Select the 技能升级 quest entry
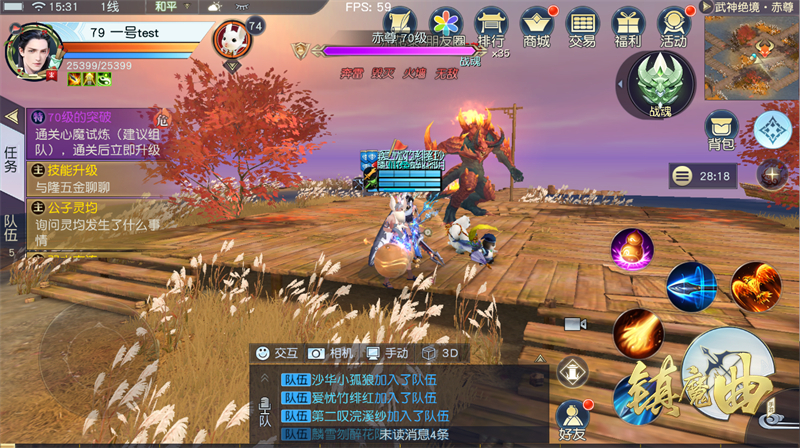 click(x=95, y=178)
